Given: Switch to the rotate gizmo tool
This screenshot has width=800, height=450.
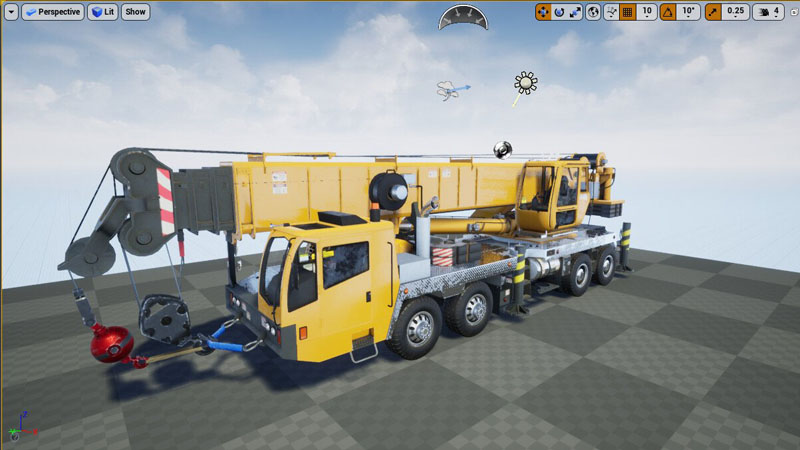Looking at the screenshot, I should 559,12.
